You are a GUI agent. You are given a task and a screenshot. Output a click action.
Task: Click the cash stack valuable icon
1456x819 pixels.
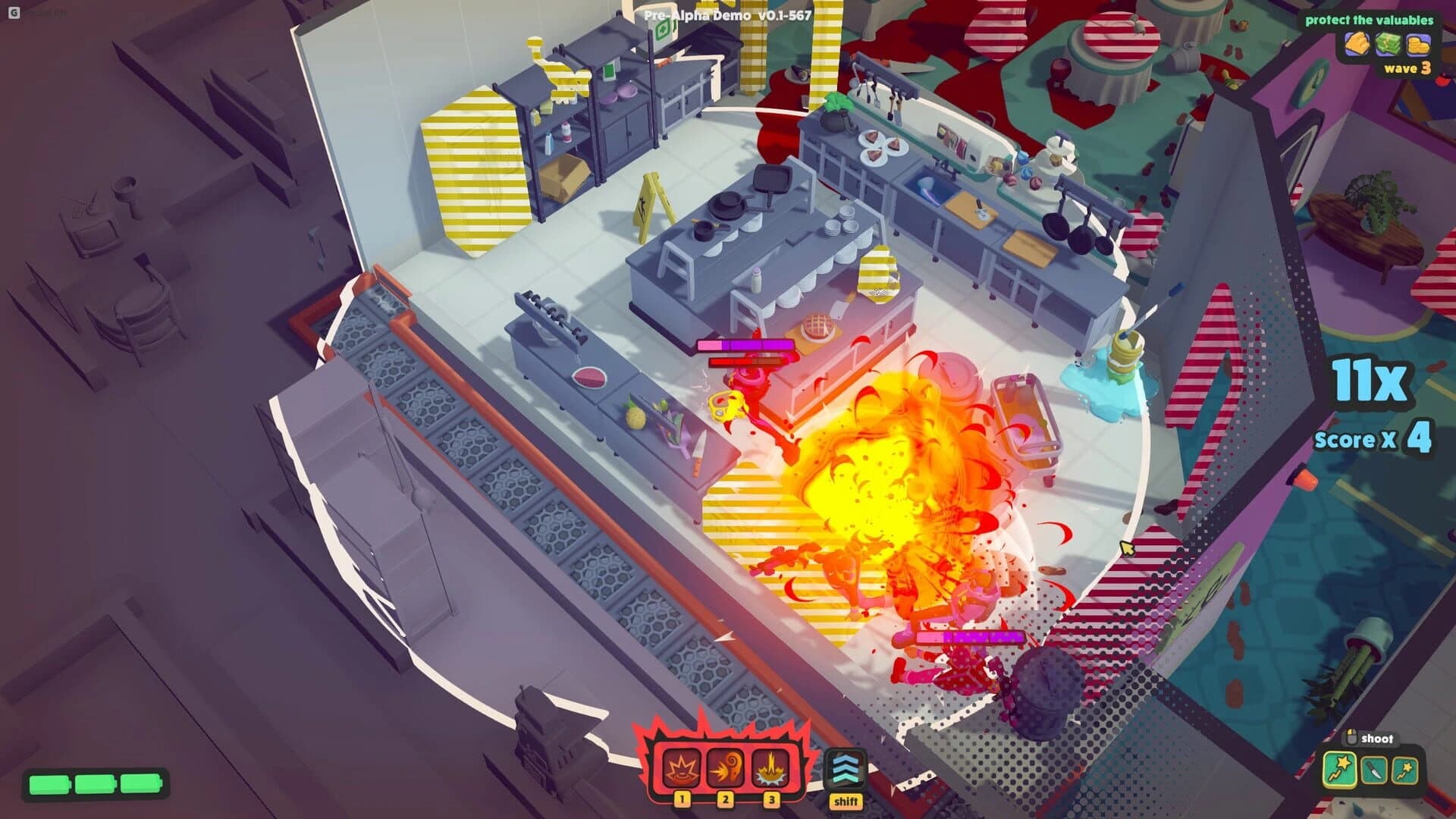click(x=1387, y=44)
